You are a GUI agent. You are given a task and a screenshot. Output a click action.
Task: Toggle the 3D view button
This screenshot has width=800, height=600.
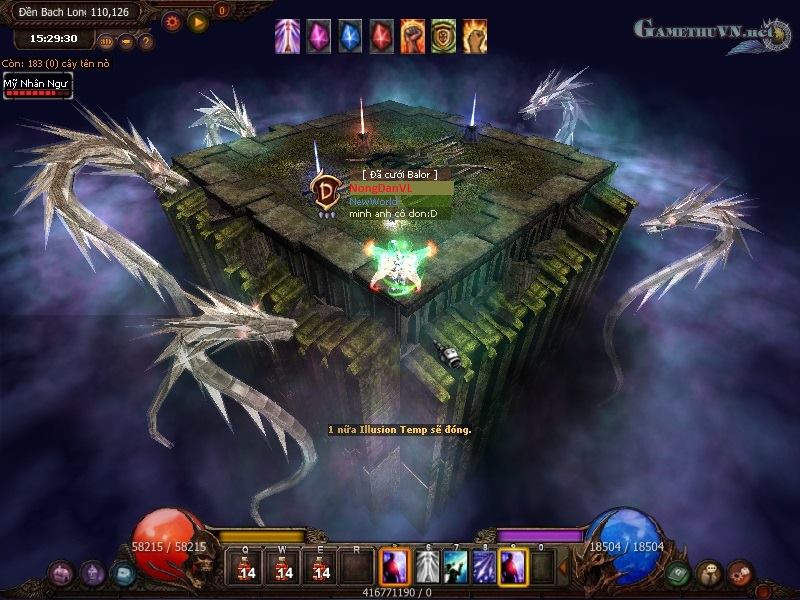tap(107, 42)
